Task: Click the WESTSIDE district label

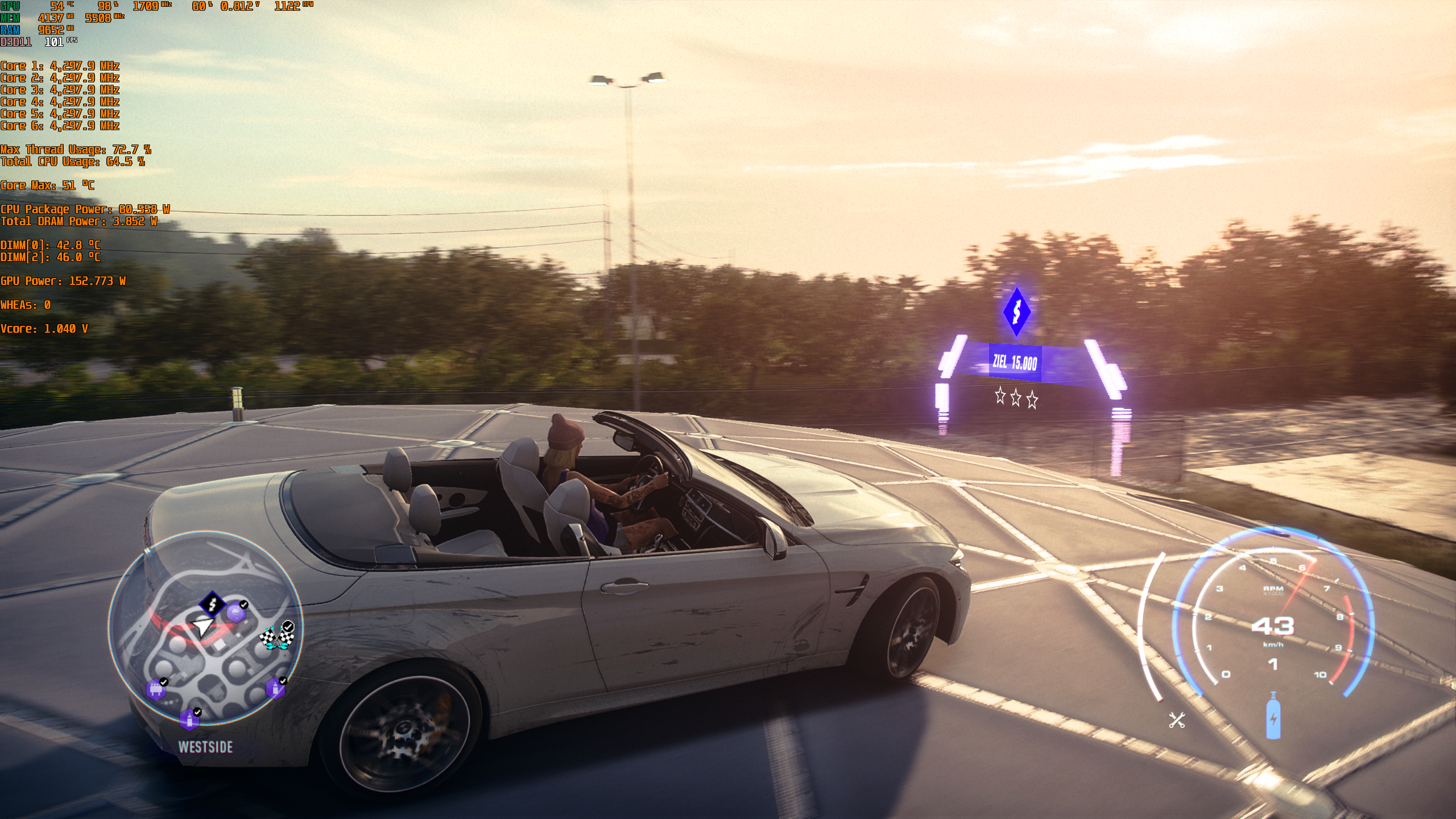Action: point(206,746)
